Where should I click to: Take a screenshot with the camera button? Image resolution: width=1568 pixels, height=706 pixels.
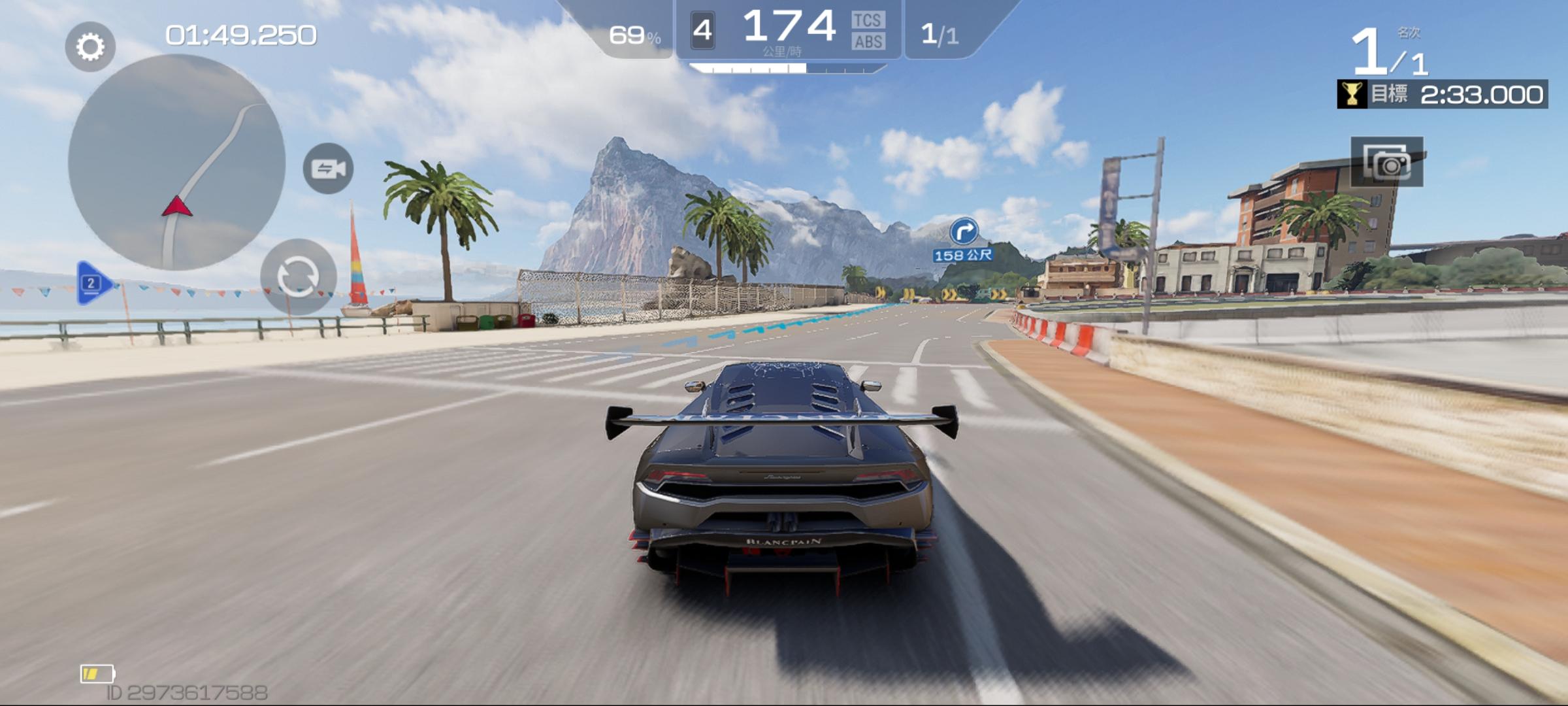coord(1386,162)
